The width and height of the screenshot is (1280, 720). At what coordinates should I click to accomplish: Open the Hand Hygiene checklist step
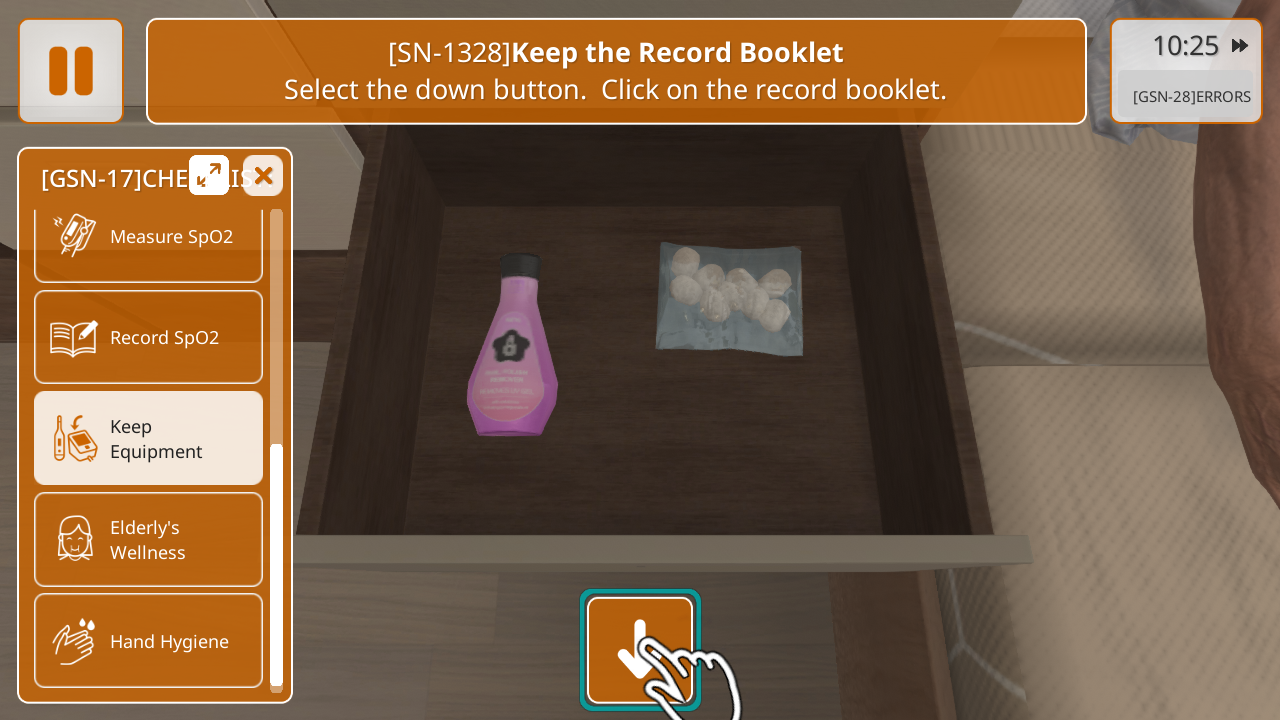pyautogui.click(x=148, y=640)
